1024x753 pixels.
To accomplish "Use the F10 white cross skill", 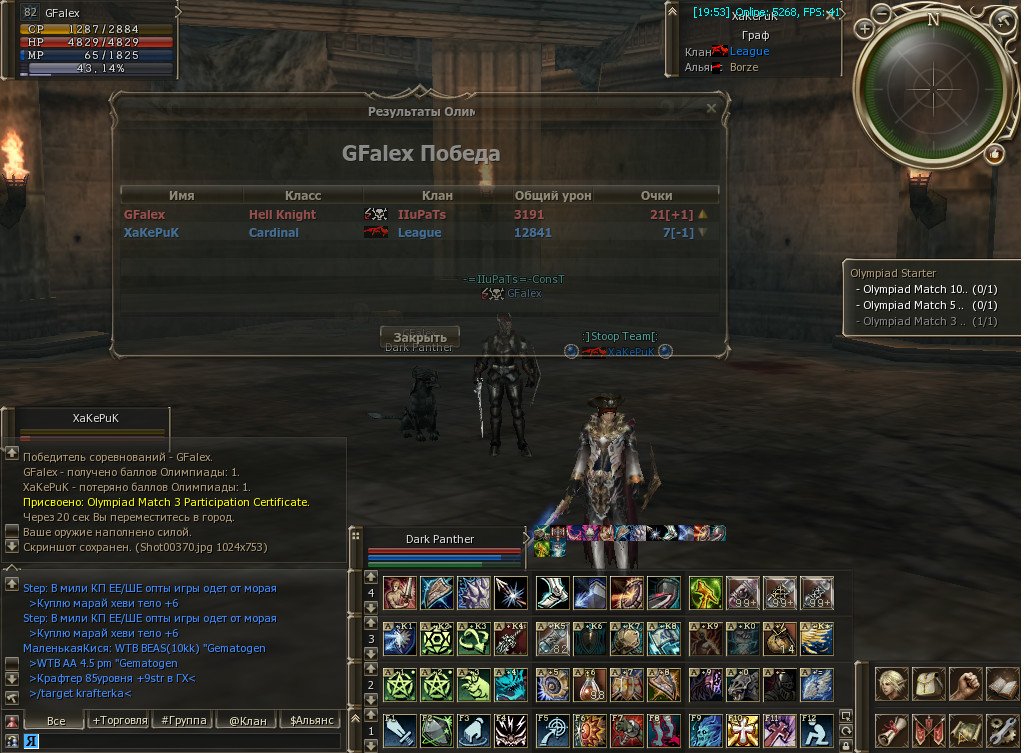I will (x=744, y=731).
